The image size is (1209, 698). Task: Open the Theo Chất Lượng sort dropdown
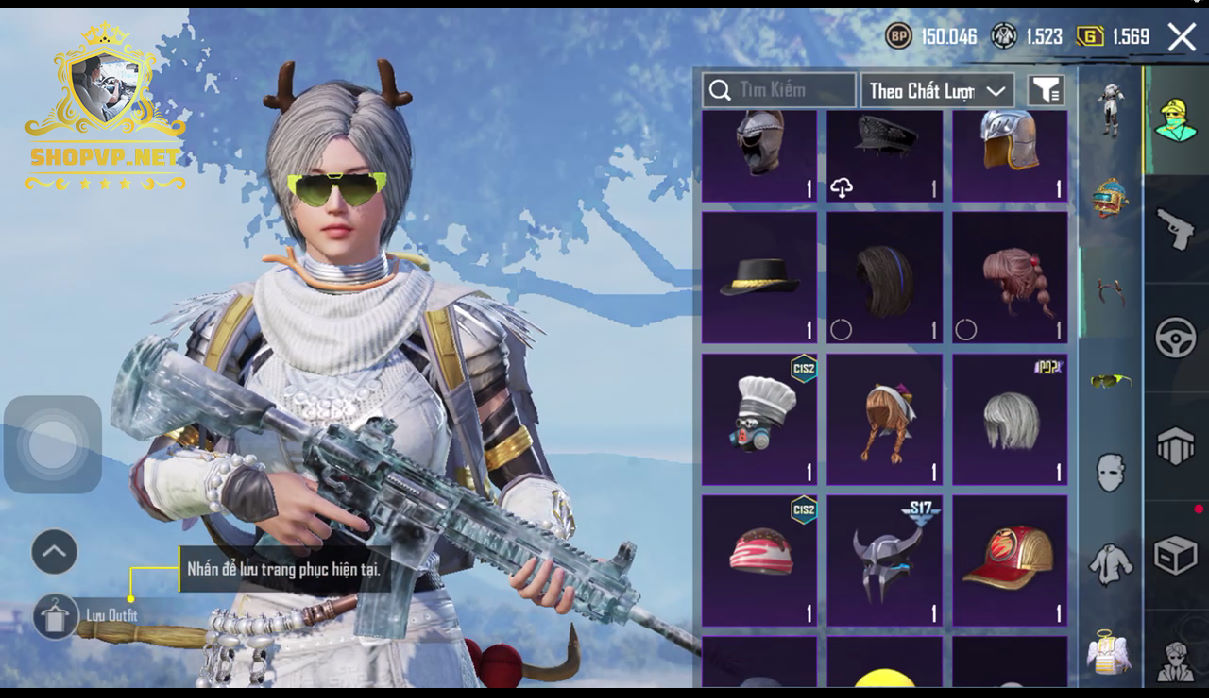[x=937, y=90]
